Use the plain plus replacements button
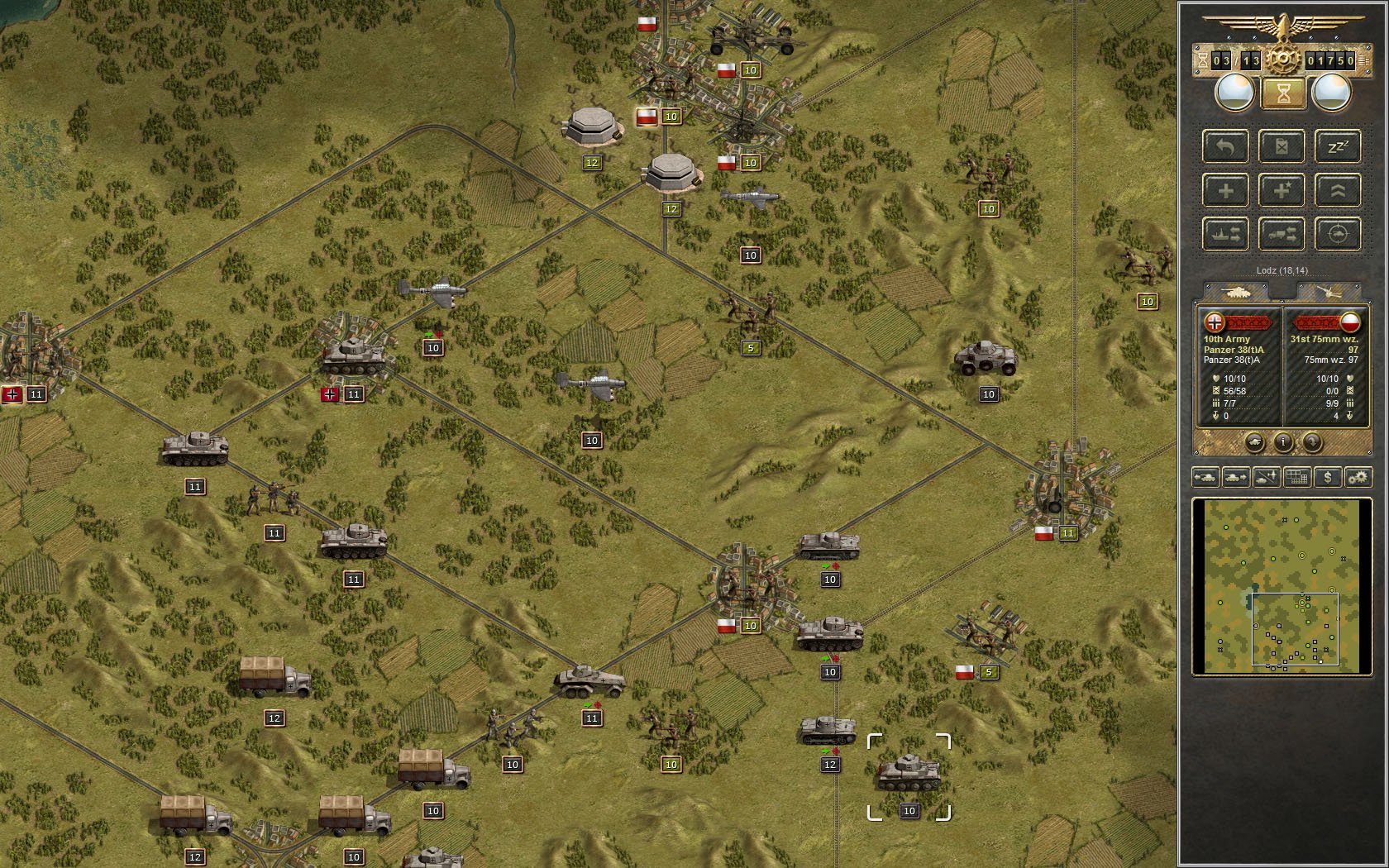Viewport: 1389px width, 868px height. [x=1225, y=191]
